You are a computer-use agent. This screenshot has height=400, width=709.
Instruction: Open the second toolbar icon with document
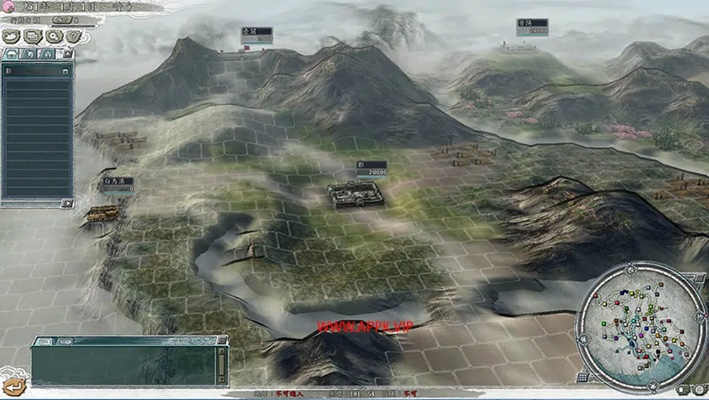30,36
